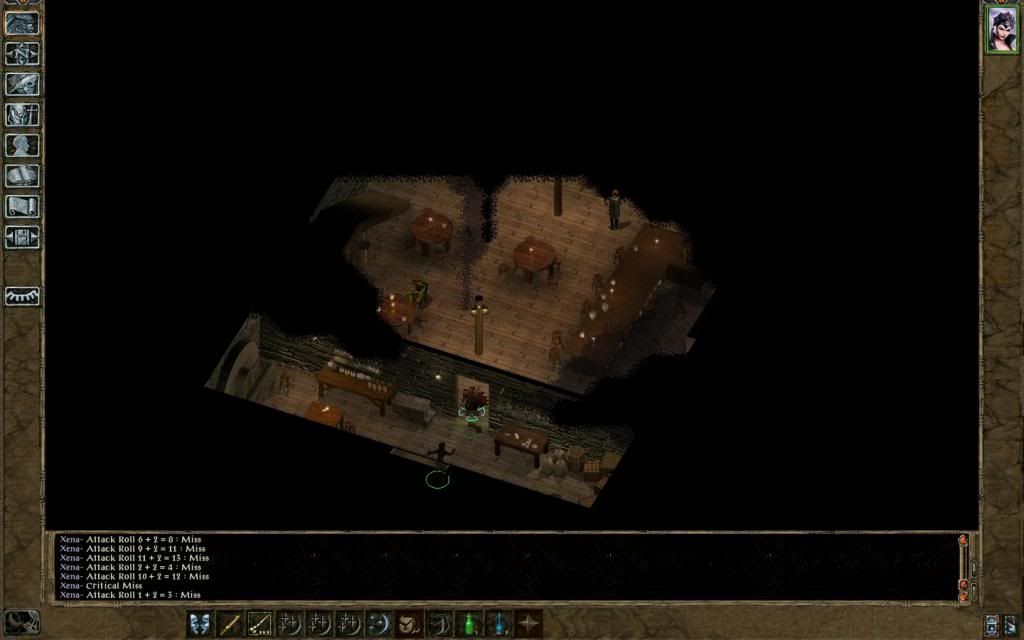Equip the staff weapon slot

click(x=230, y=624)
